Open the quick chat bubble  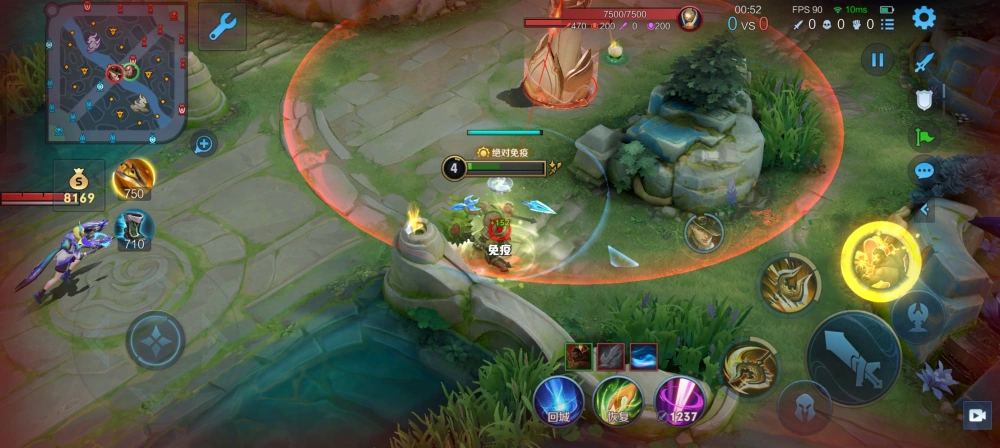[x=924, y=171]
